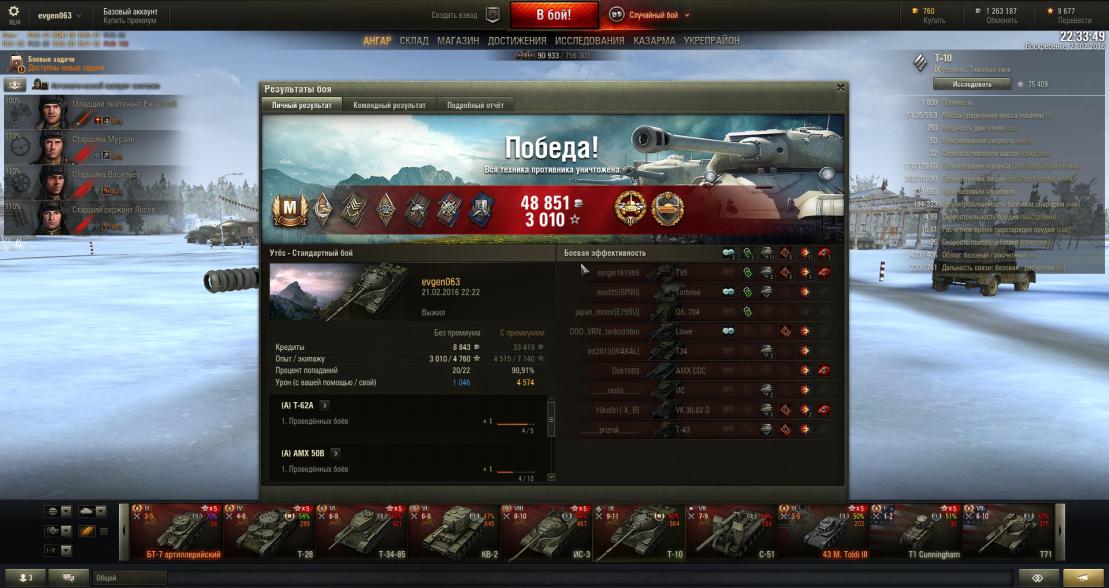This screenshot has width=1109, height=588.
Task: Open the Боевые задачи missions panel
Action: tap(50, 63)
